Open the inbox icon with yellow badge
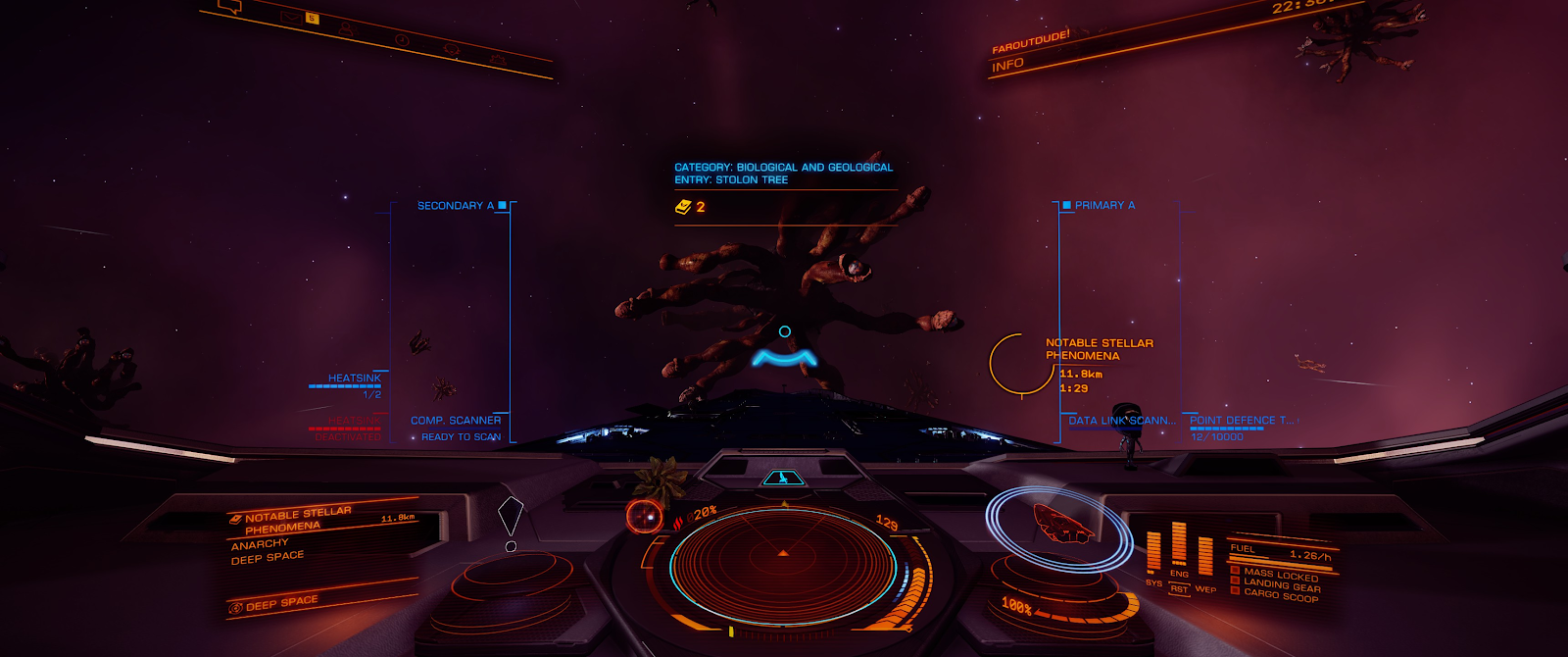The height and width of the screenshot is (657, 1568). tap(293, 17)
